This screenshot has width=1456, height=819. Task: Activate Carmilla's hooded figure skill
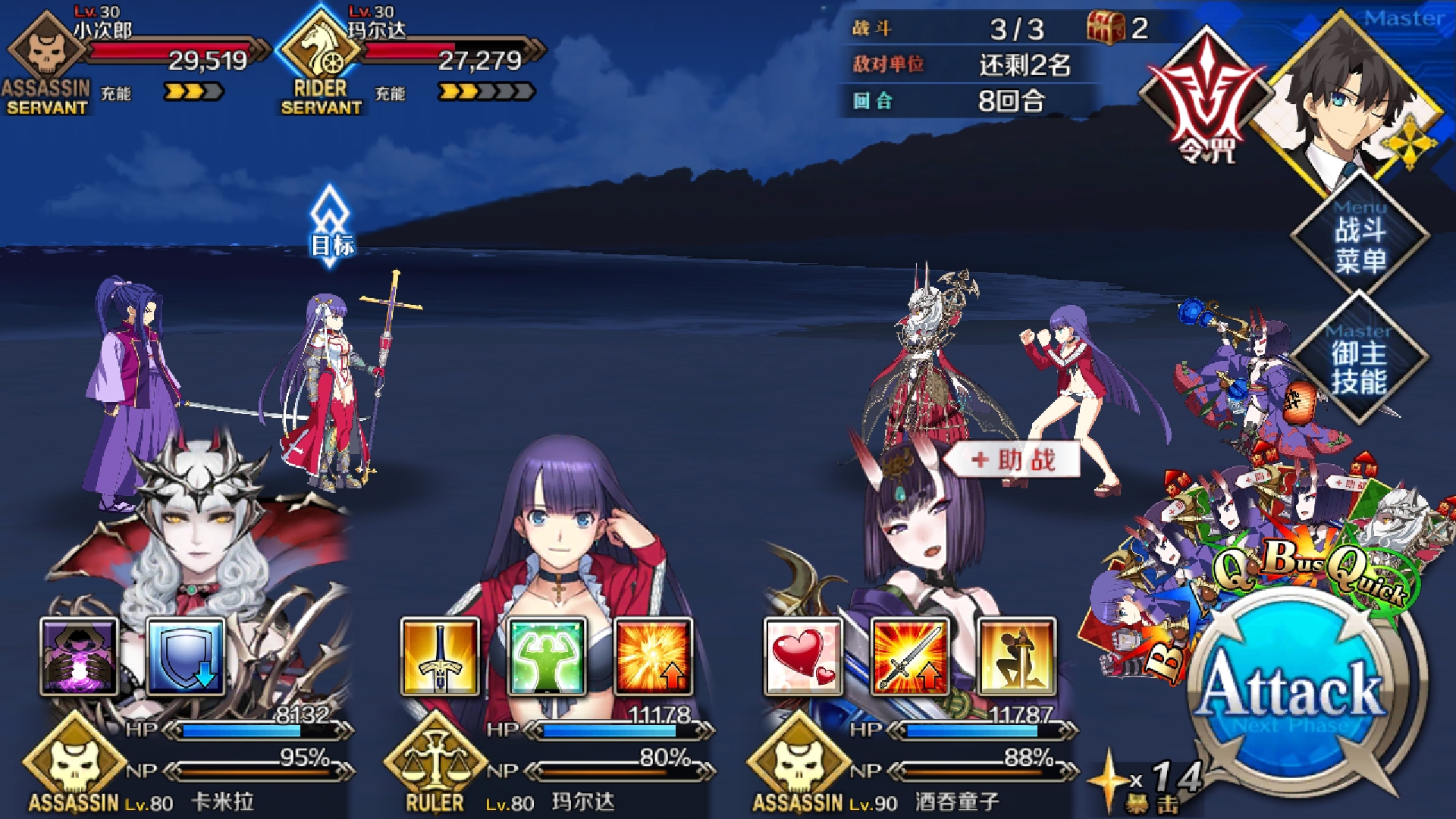pyautogui.click(x=80, y=657)
